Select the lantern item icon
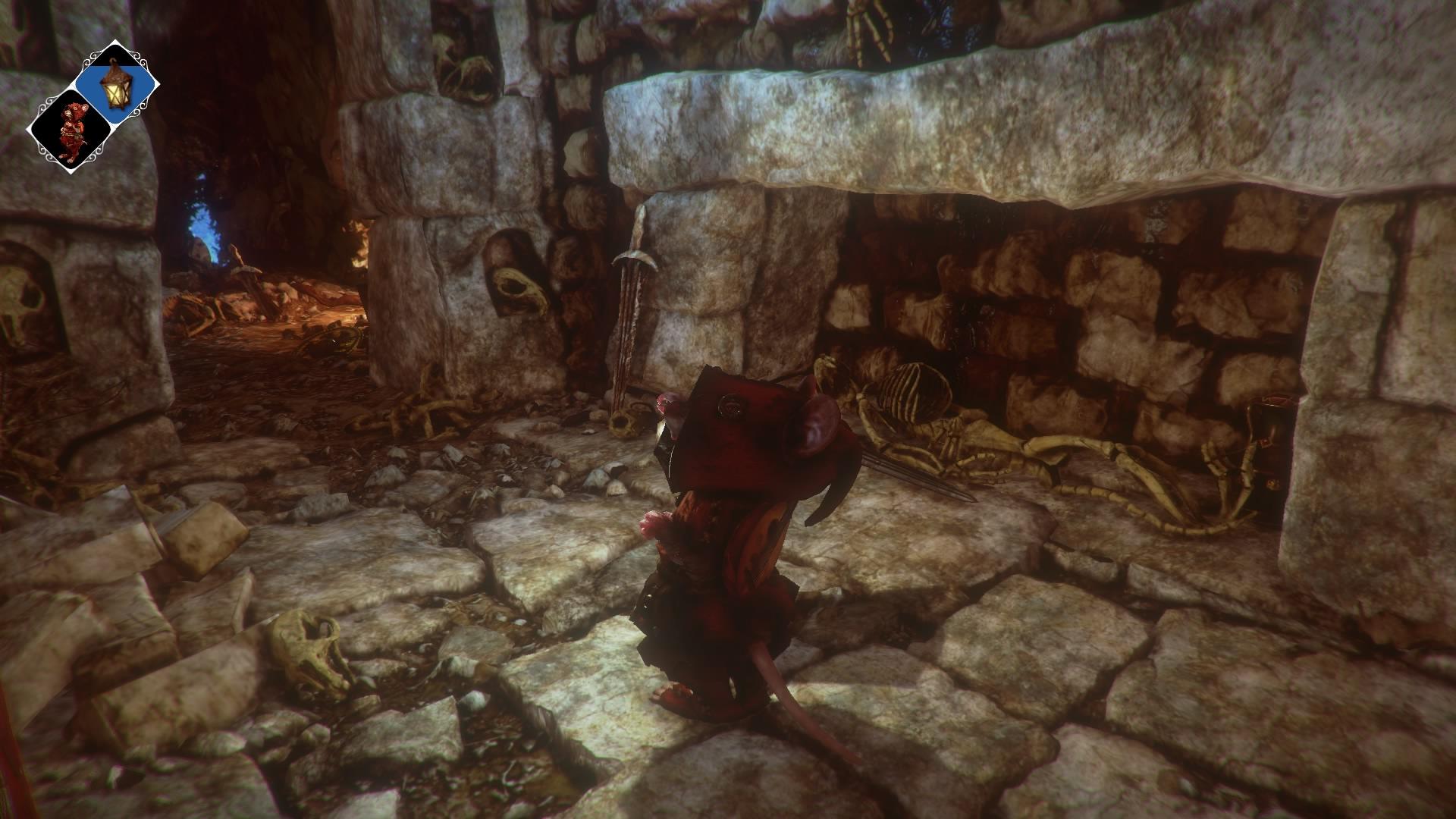Image resolution: width=1456 pixels, height=819 pixels. (x=116, y=83)
